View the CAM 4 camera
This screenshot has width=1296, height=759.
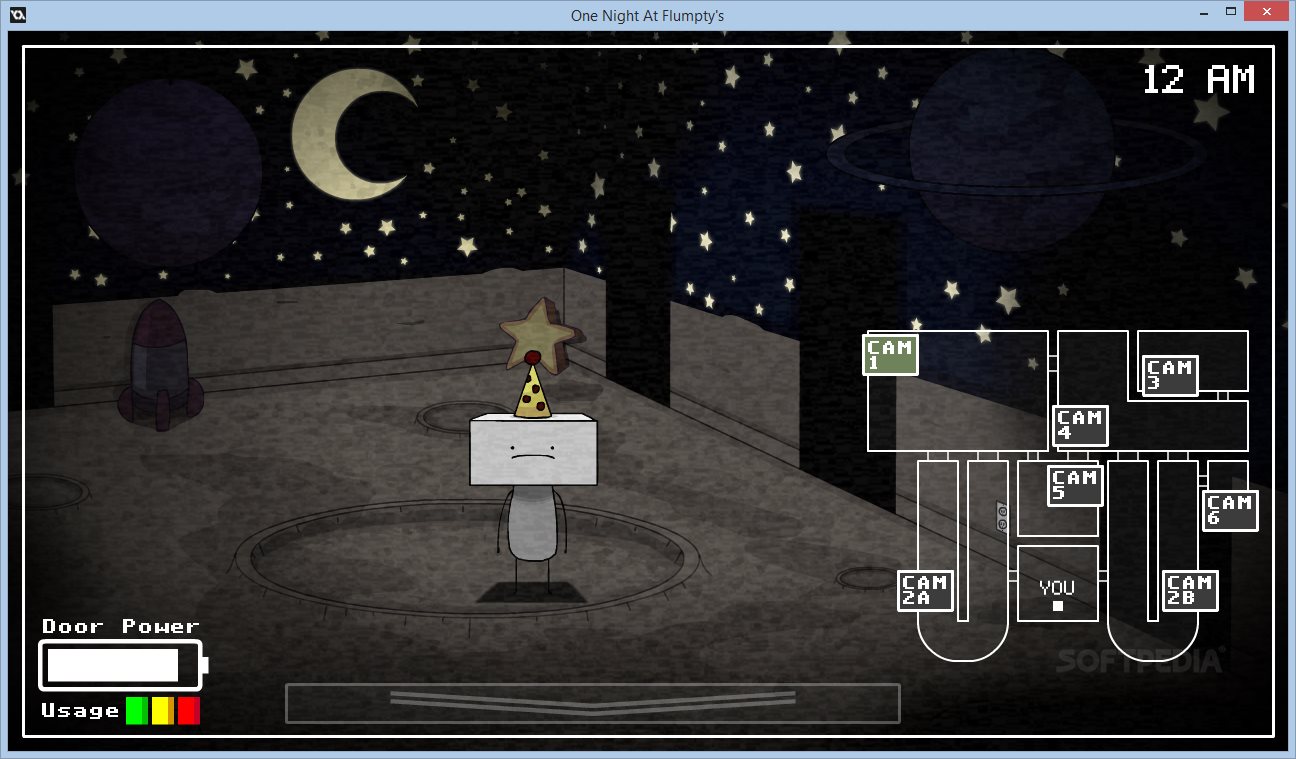1080,425
